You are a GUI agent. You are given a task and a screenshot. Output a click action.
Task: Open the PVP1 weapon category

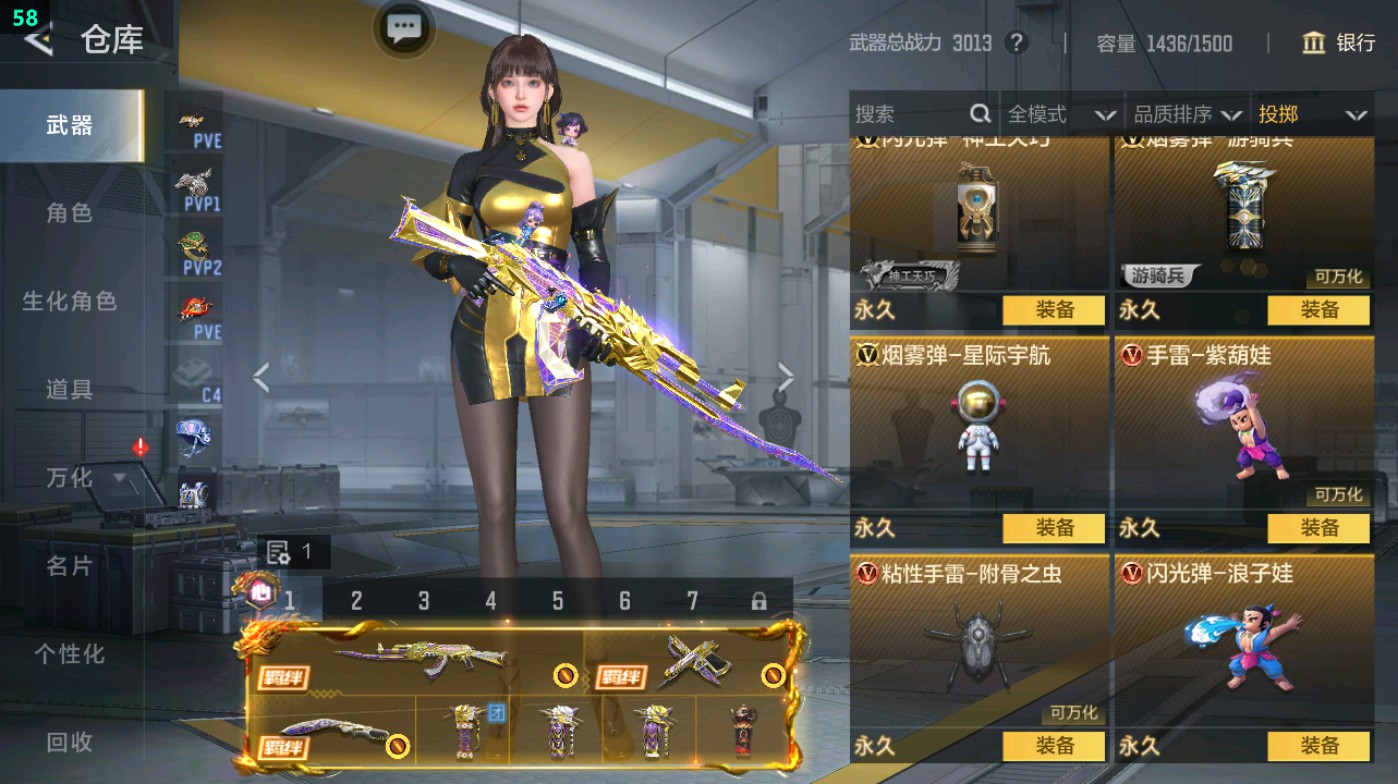pyautogui.click(x=193, y=187)
